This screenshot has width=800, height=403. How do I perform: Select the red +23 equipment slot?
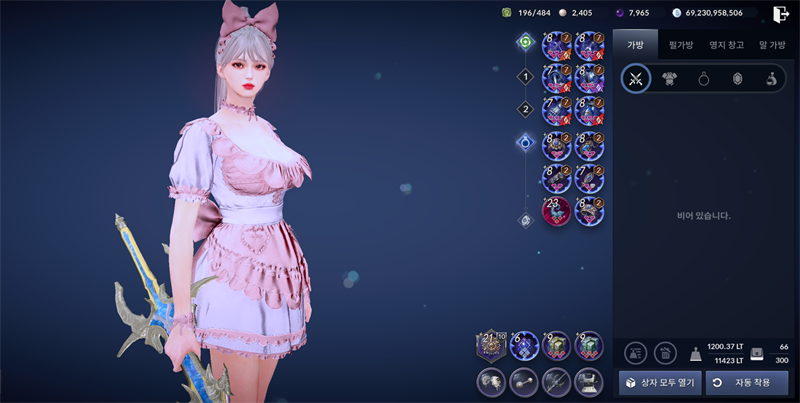pos(556,210)
